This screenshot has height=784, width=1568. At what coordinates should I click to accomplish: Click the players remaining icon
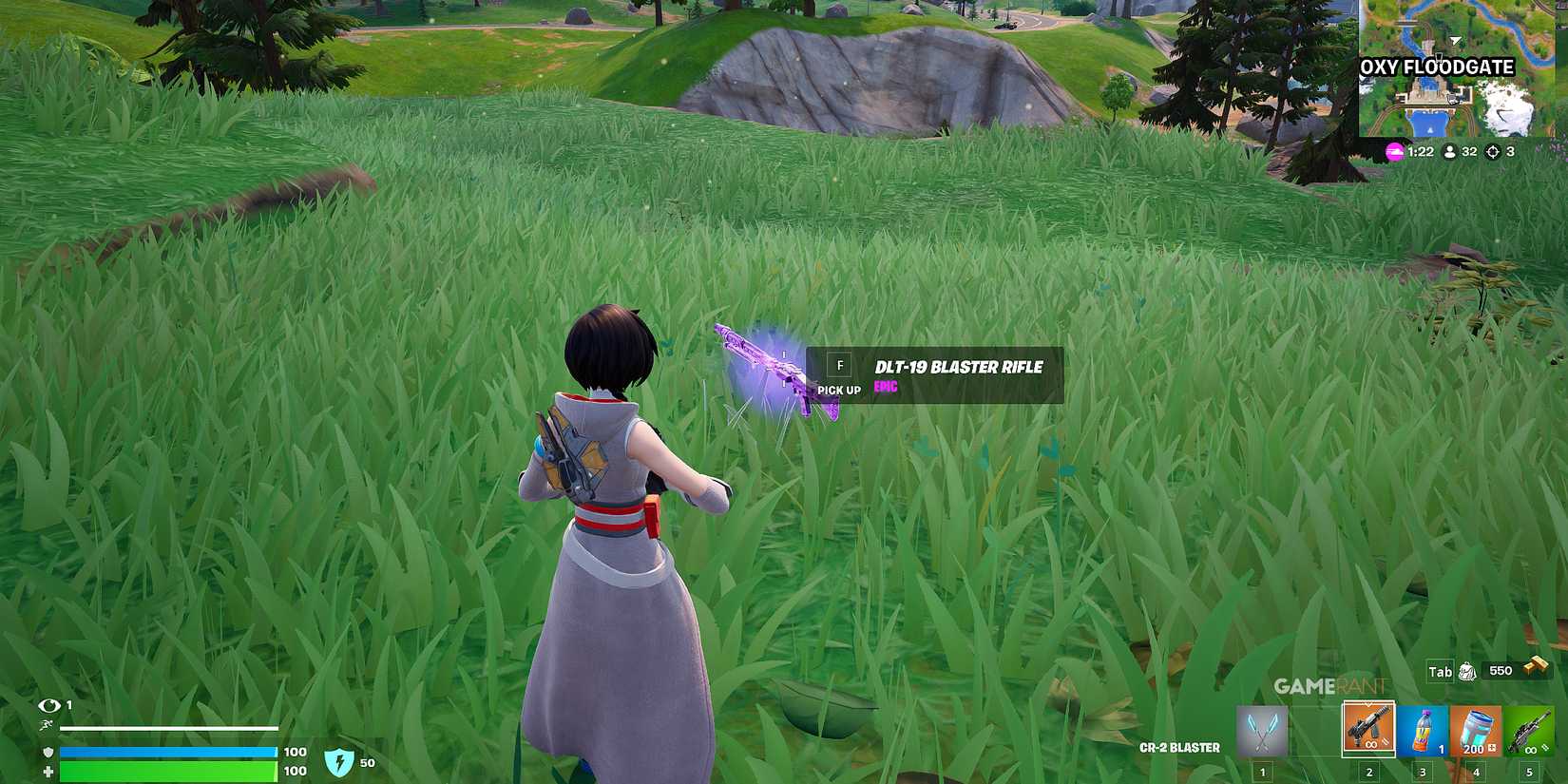pyautogui.click(x=1448, y=151)
